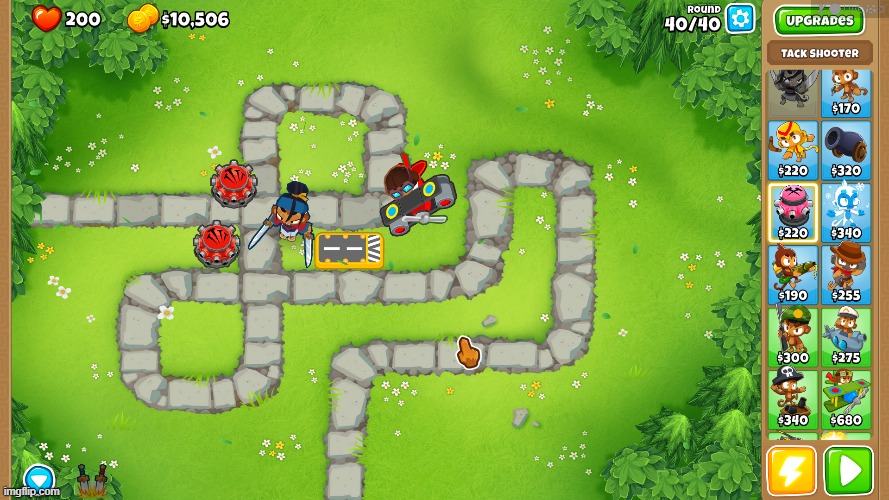Viewport: 889px width, 500px height.
Task: Pick the $255 Sniper Monkey tower
Action: [x=846, y=274]
